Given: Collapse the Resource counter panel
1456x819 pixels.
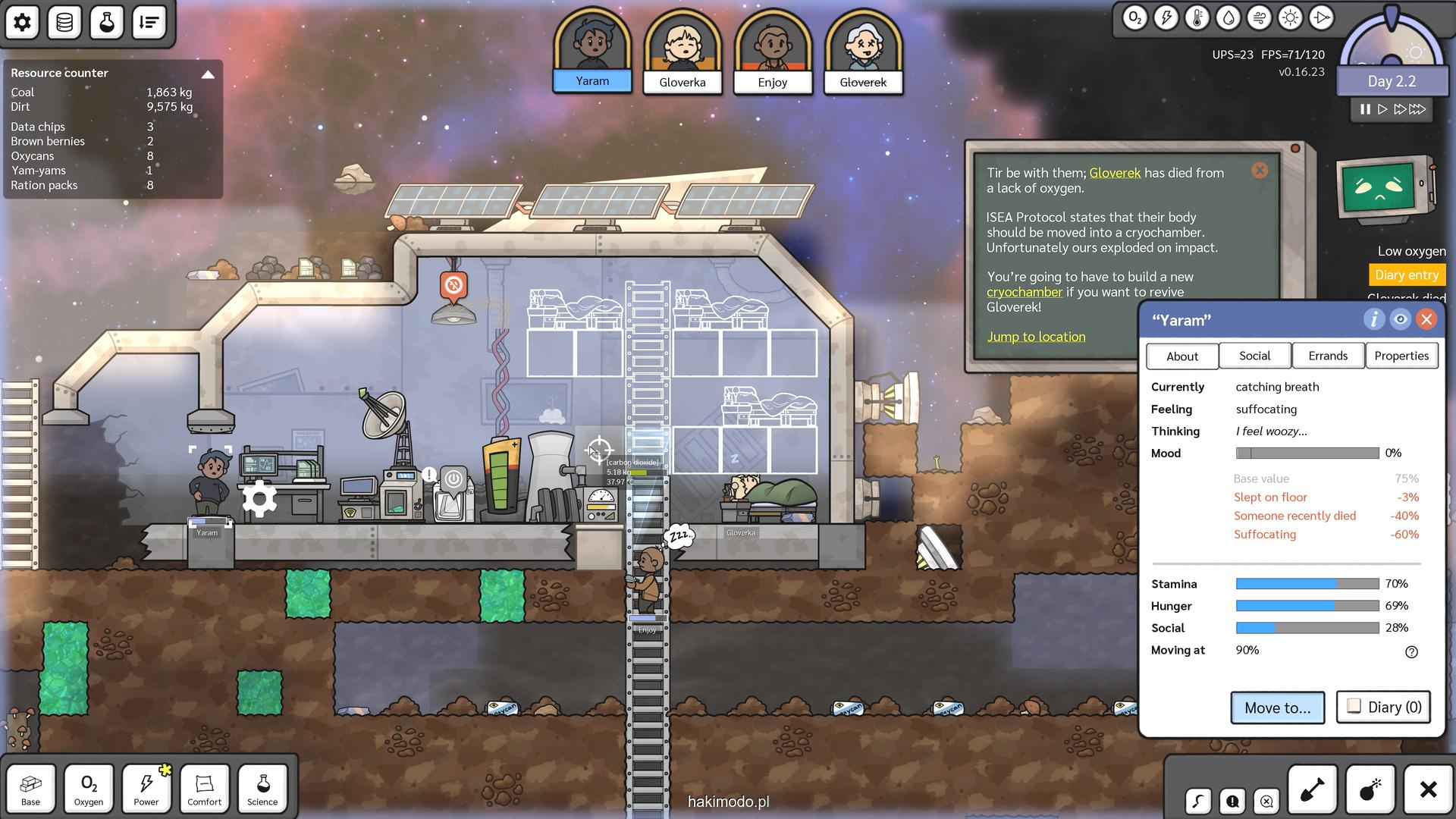Looking at the screenshot, I should click(x=208, y=74).
